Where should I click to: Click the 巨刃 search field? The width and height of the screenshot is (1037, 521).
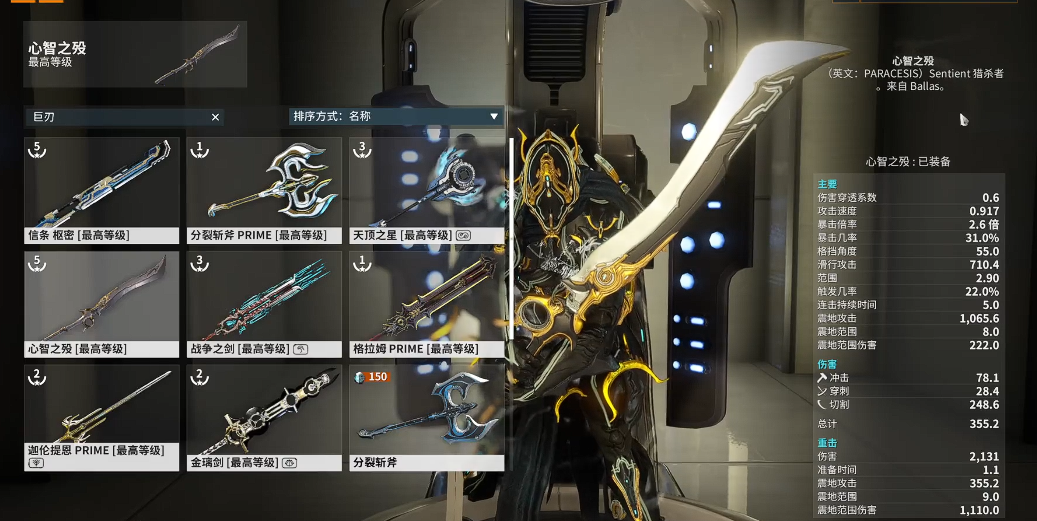click(115, 117)
